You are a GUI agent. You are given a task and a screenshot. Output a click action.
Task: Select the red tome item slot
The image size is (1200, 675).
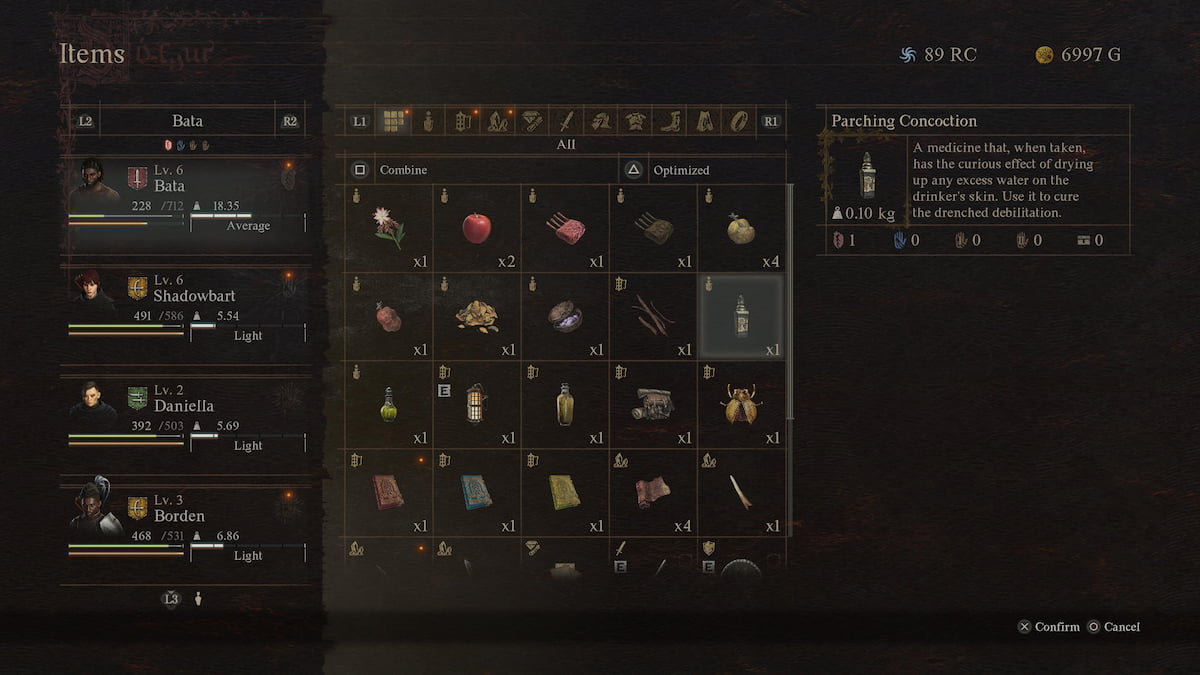(389, 492)
